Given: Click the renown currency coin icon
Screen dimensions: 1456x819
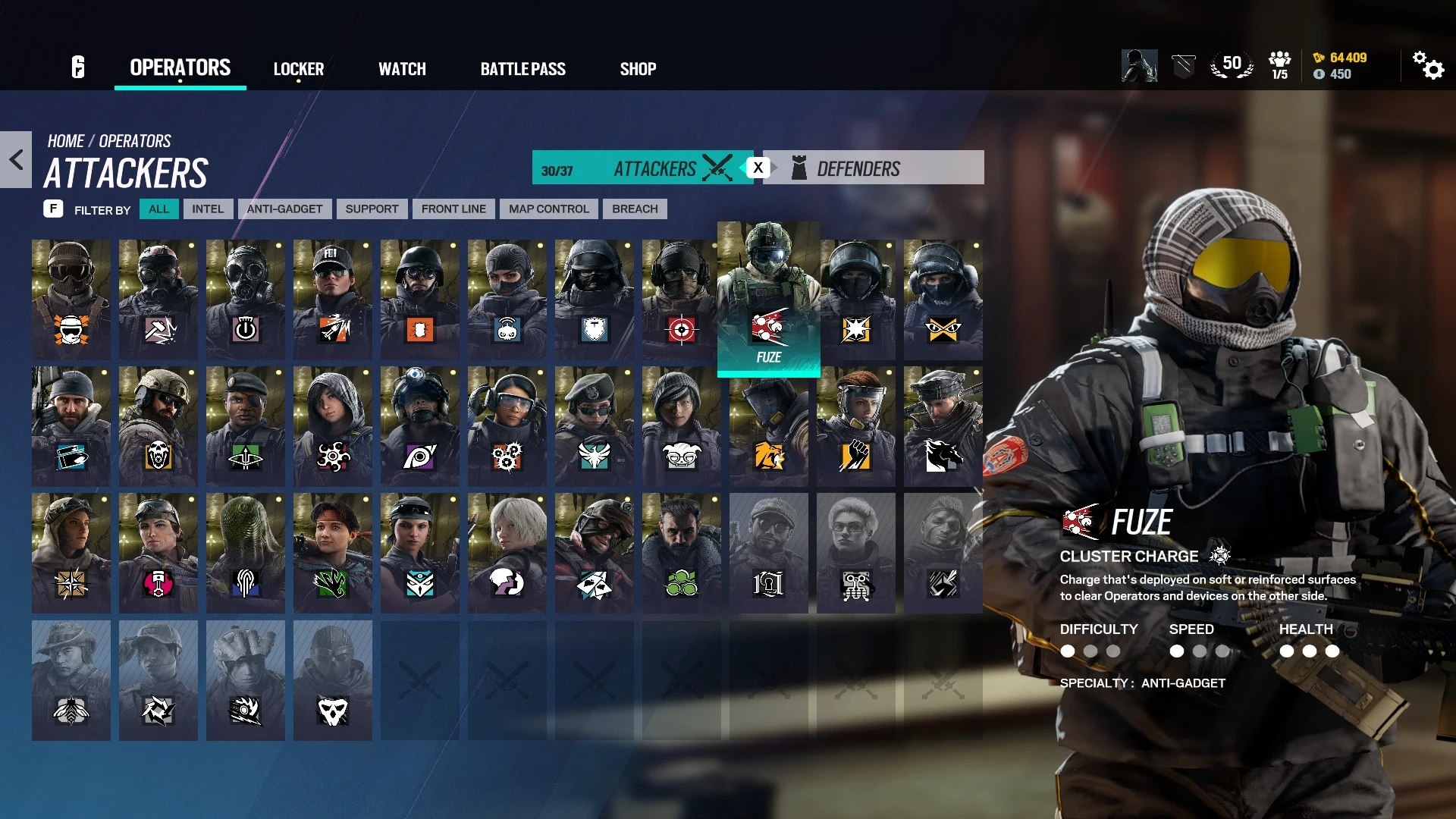Looking at the screenshot, I should tap(1318, 55).
